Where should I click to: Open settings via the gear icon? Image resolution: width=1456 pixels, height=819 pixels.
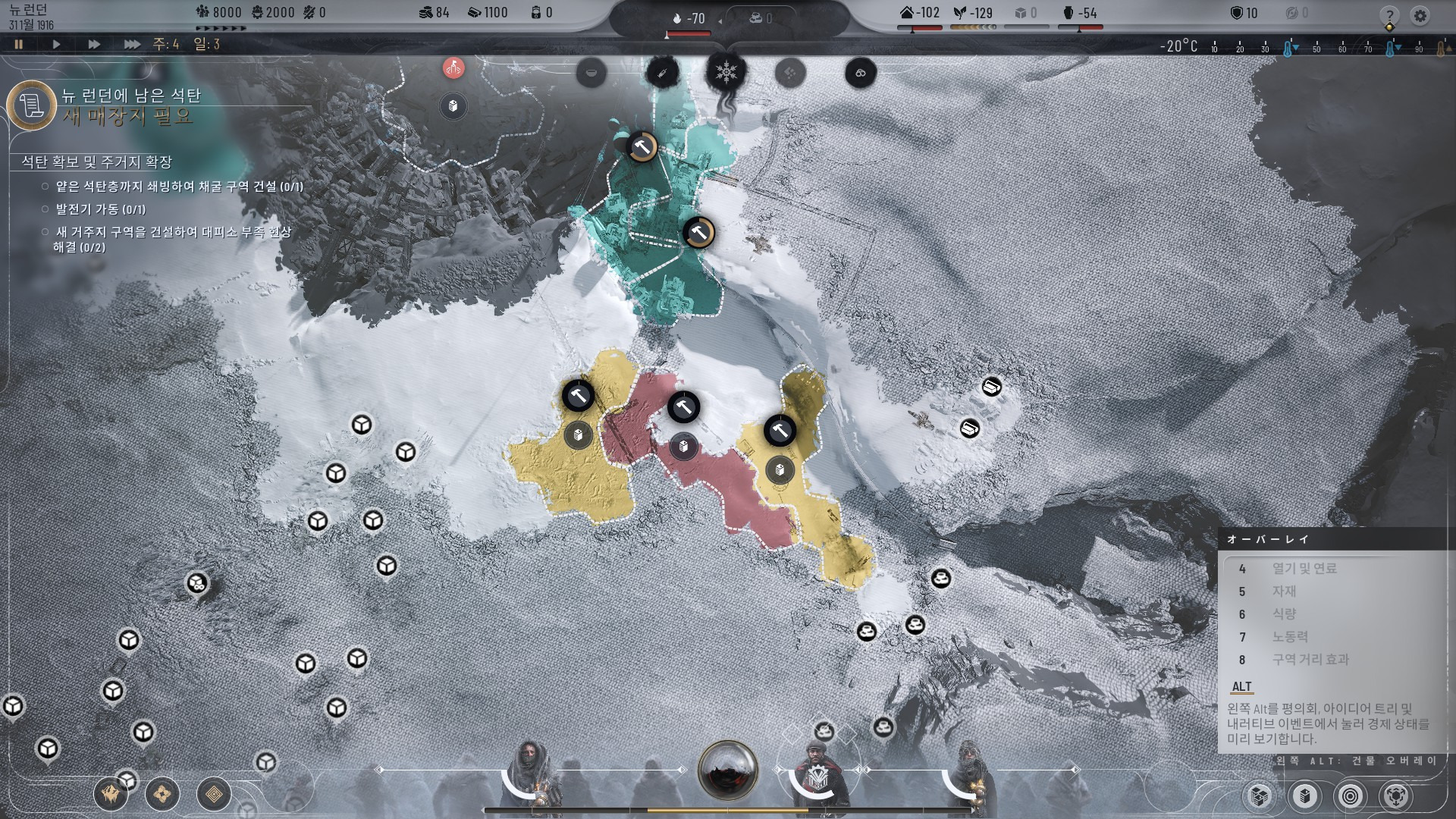1420,15
